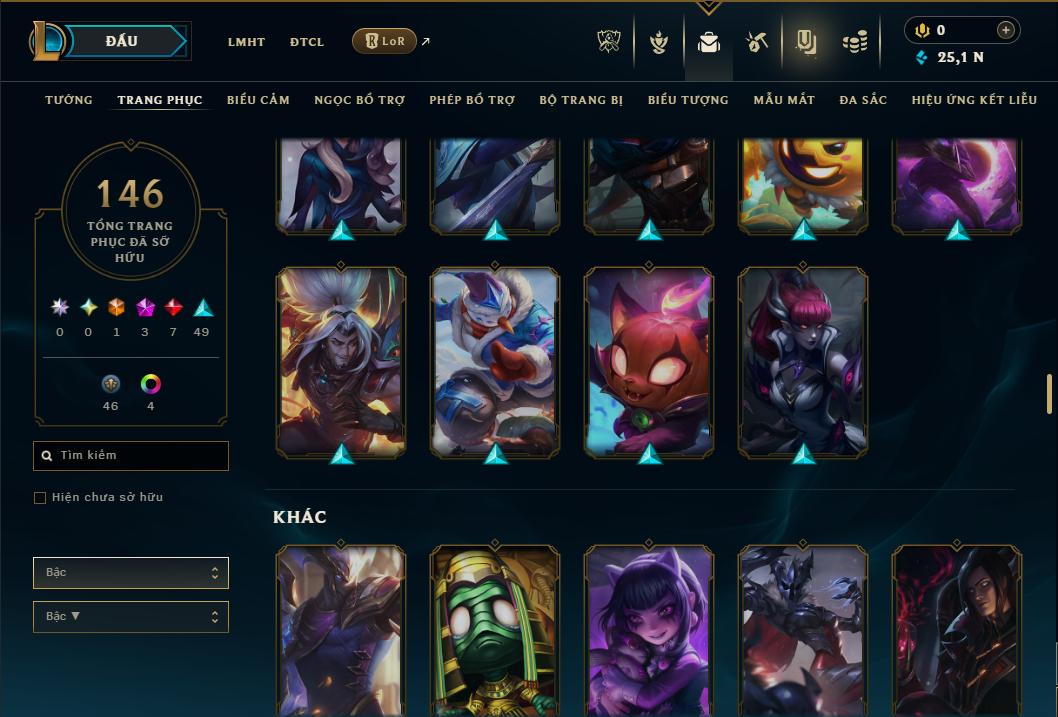Open the ĐTCL section
This screenshot has height=717, width=1058.
307,42
